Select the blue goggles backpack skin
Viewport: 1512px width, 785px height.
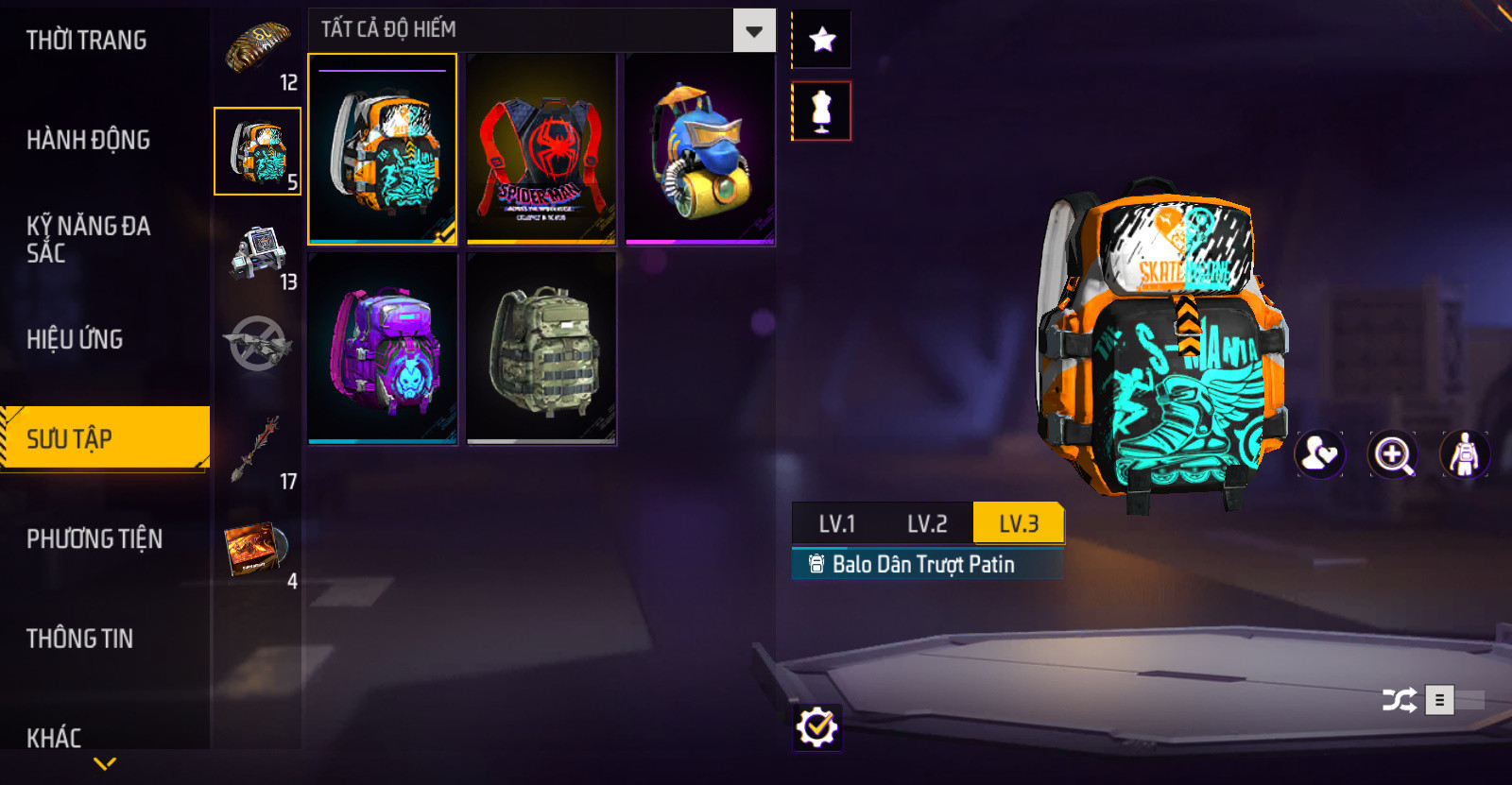click(700, 149)
